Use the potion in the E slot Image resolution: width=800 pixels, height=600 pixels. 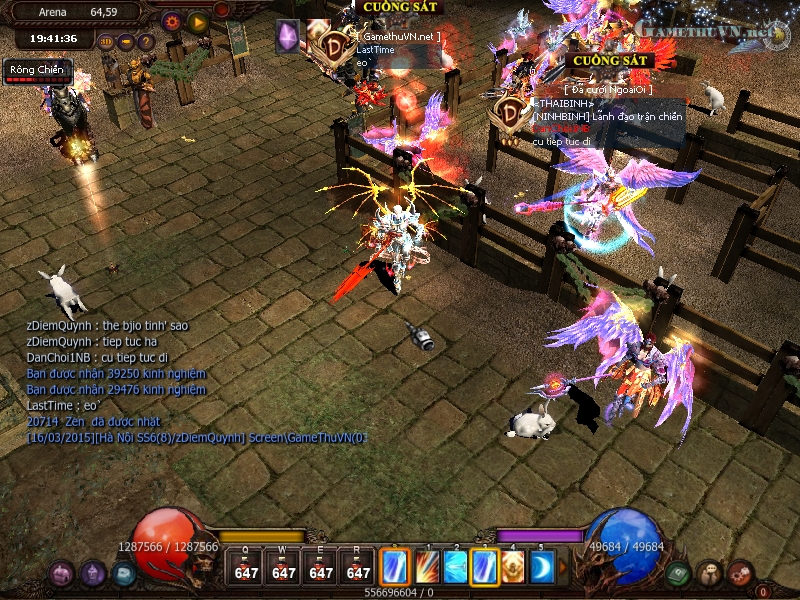[x=321, y=567]
